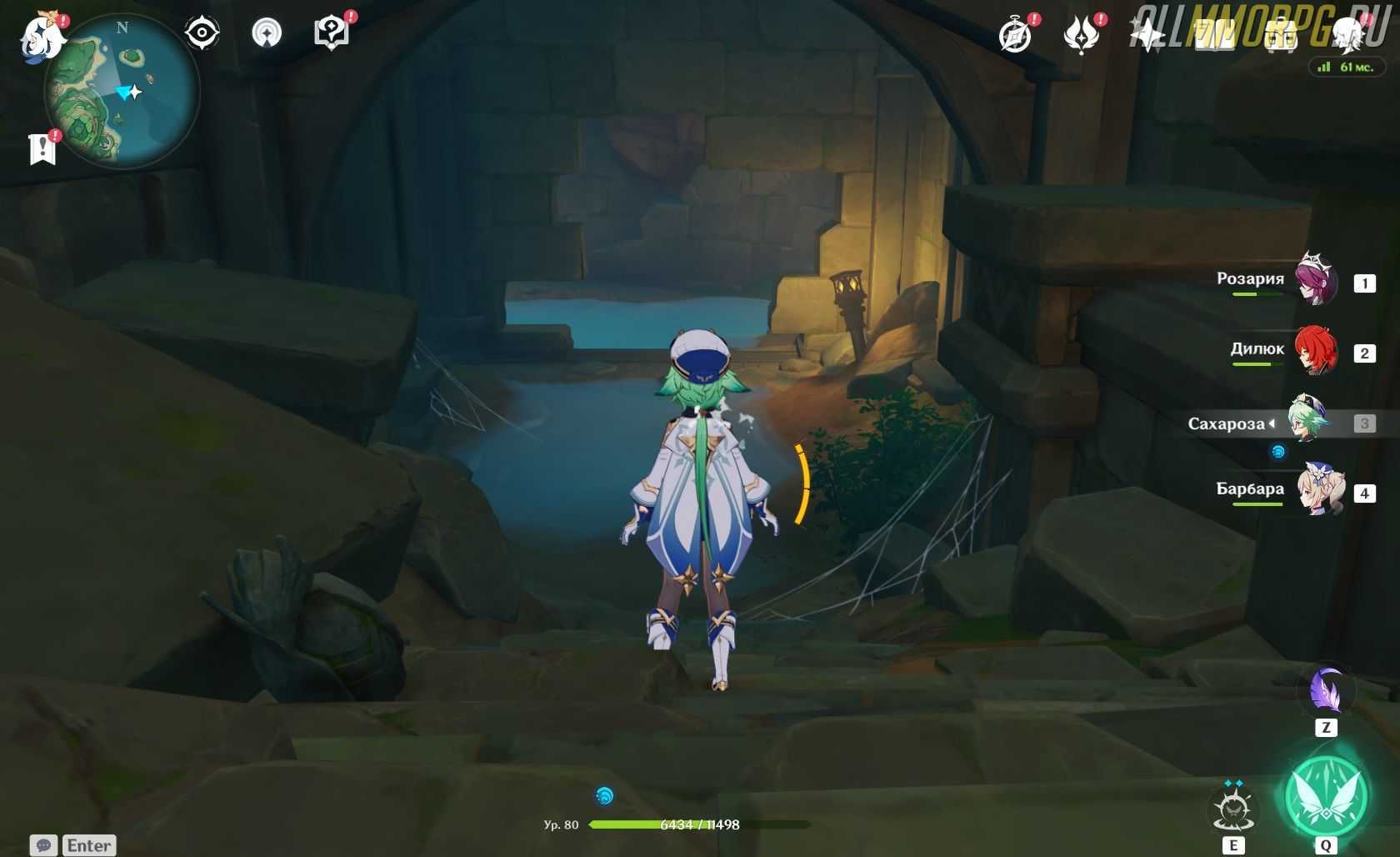Open the quest log bookmark icon
Image resolution: width=1400 pixels, height=857 pixels.
(x=42, y=149)
